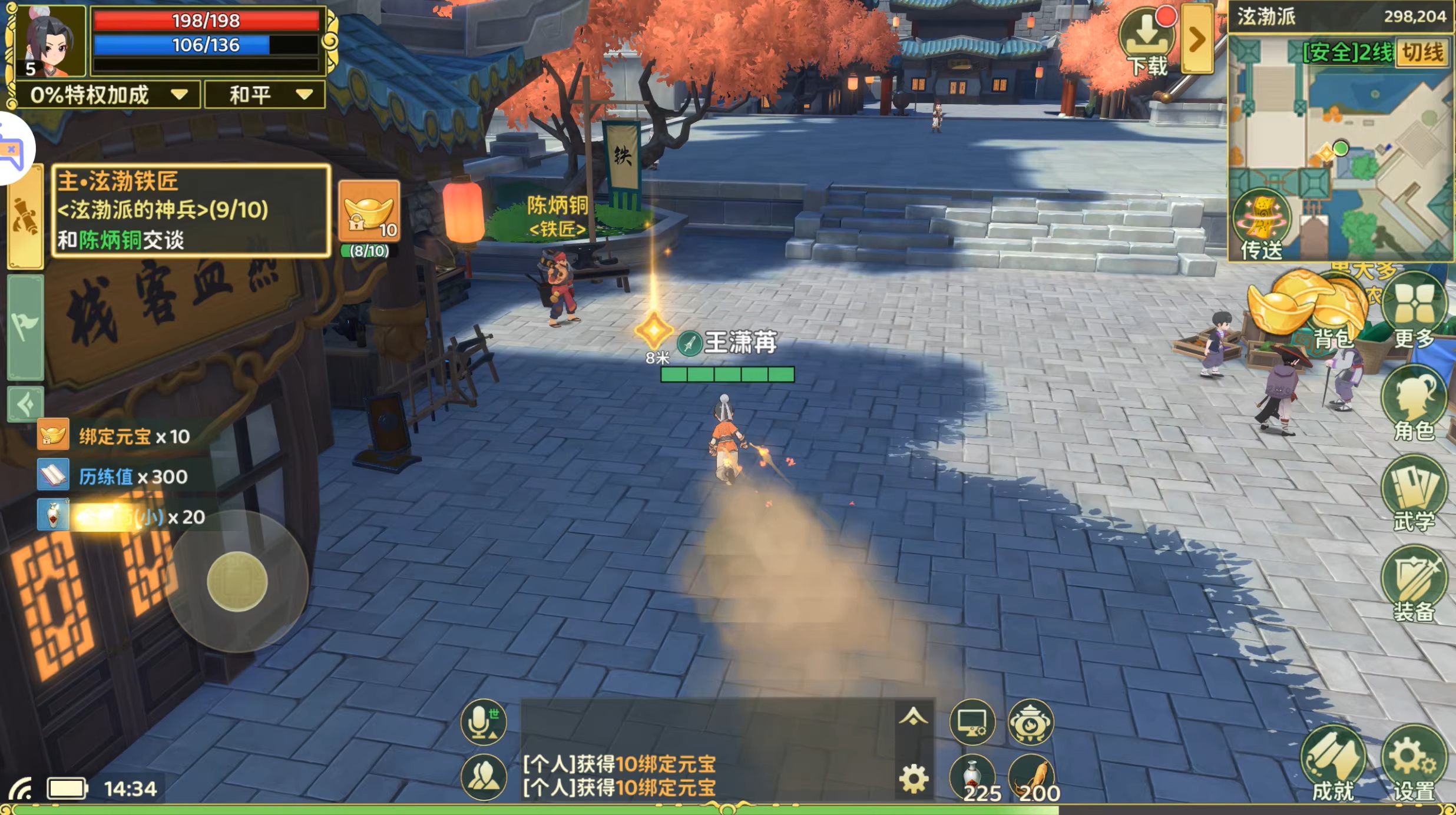
Task: Expand the chat box upward arrow
Action: pyautogui.click(x=914, y=717)
